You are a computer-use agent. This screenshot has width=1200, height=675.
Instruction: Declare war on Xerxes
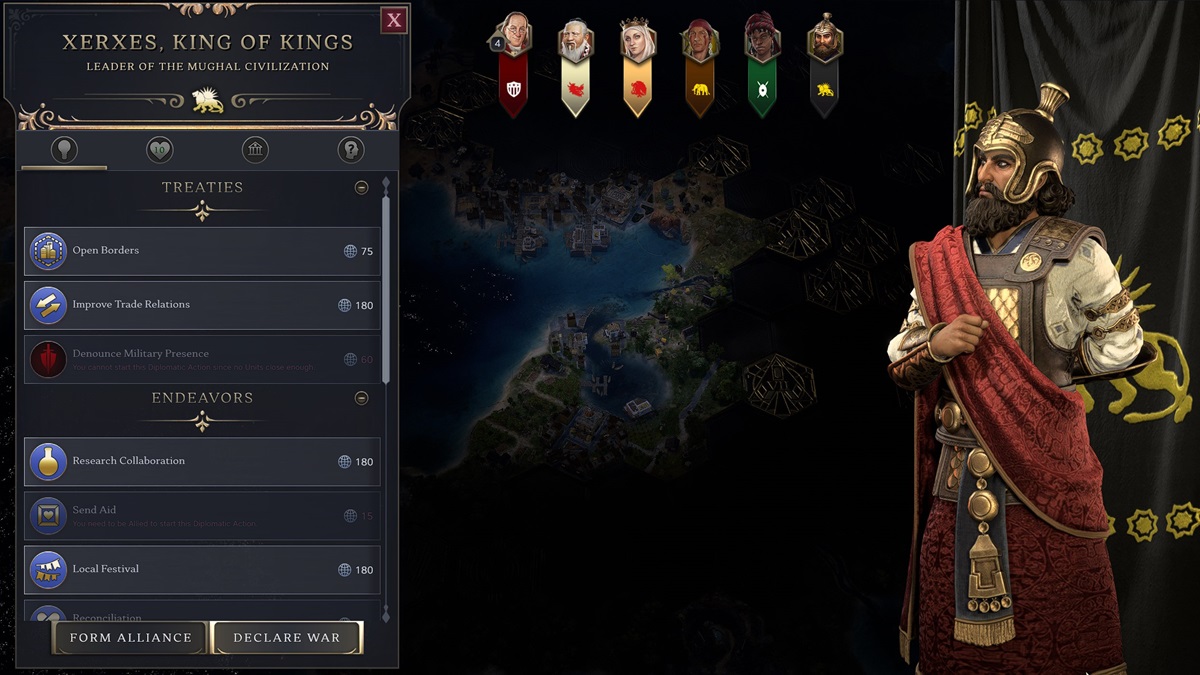pyautogui.click(x=287, y=638)
